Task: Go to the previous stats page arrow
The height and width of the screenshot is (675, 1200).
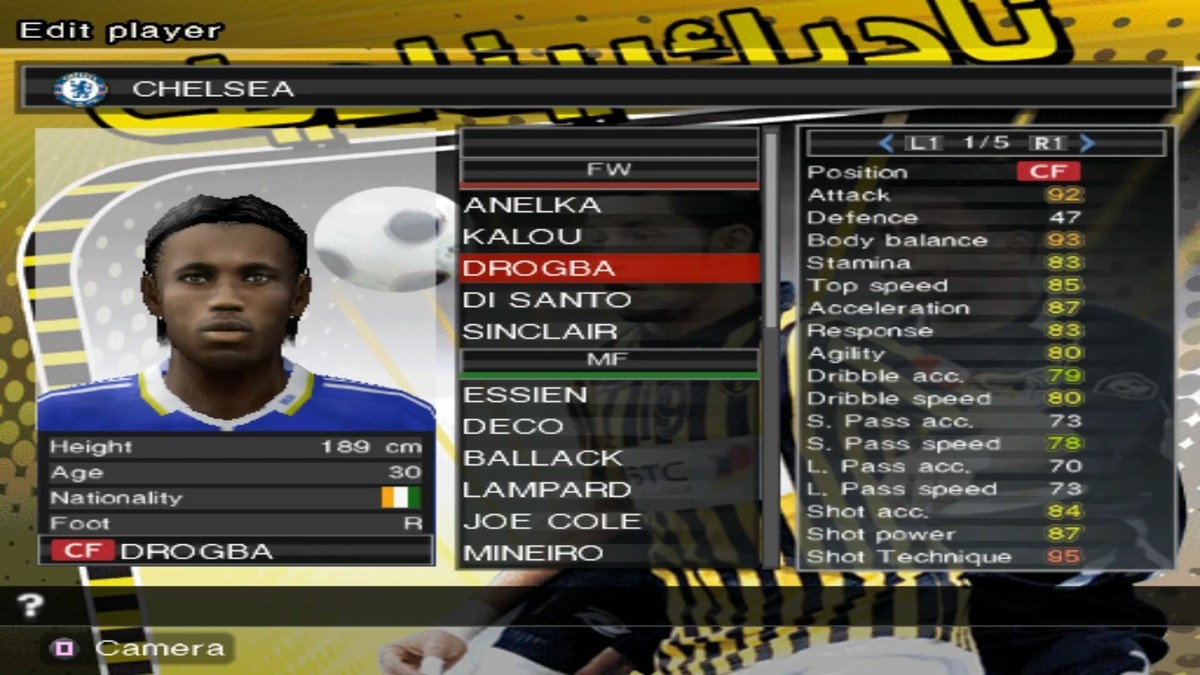Action: tap(886, 143)
